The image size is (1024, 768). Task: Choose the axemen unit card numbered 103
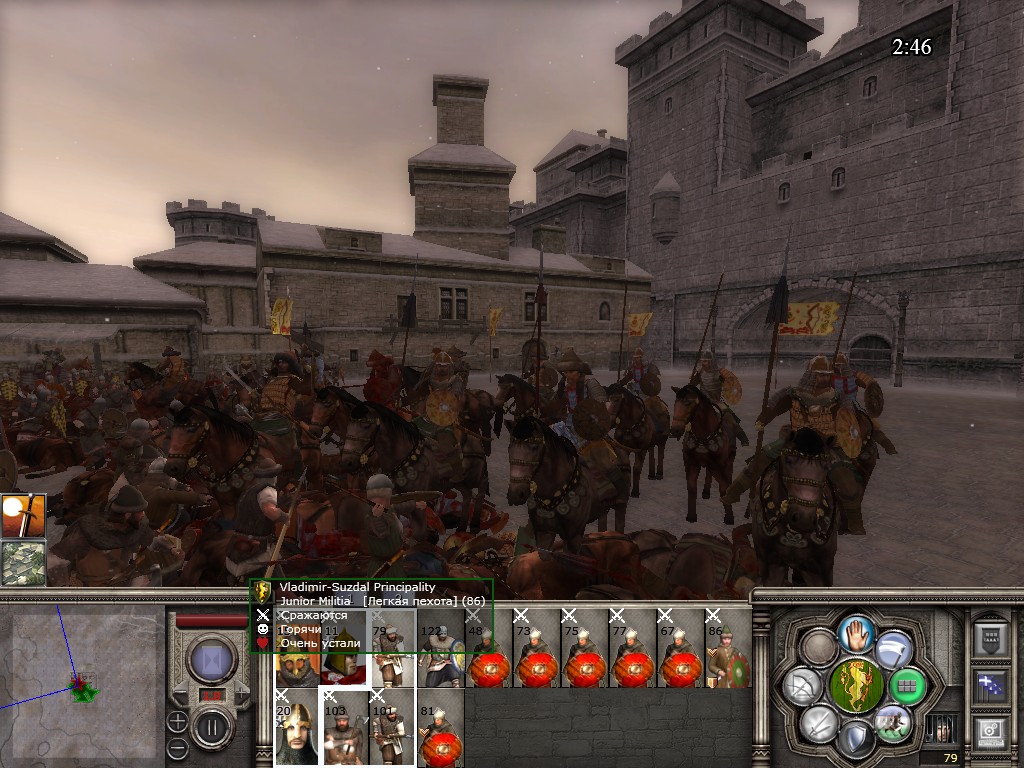(344, 728)
